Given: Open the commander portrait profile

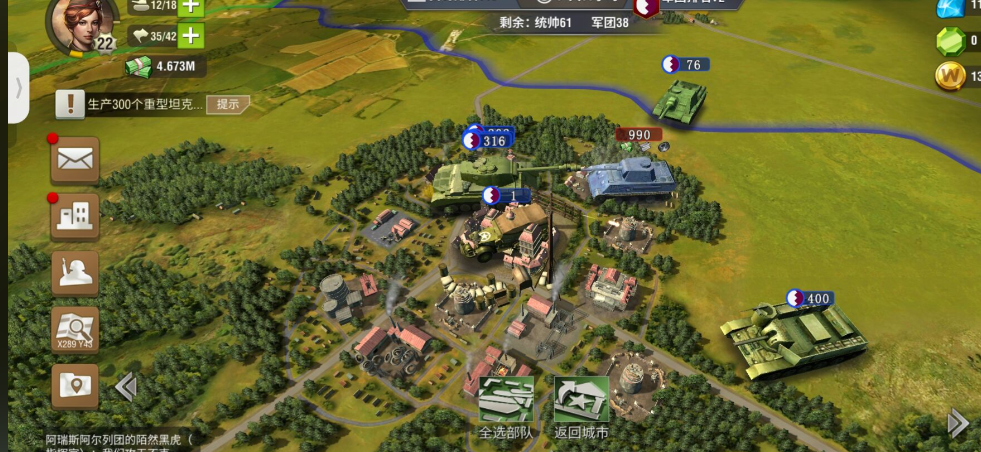Looking at the screenshot, I should click(84, 22).
